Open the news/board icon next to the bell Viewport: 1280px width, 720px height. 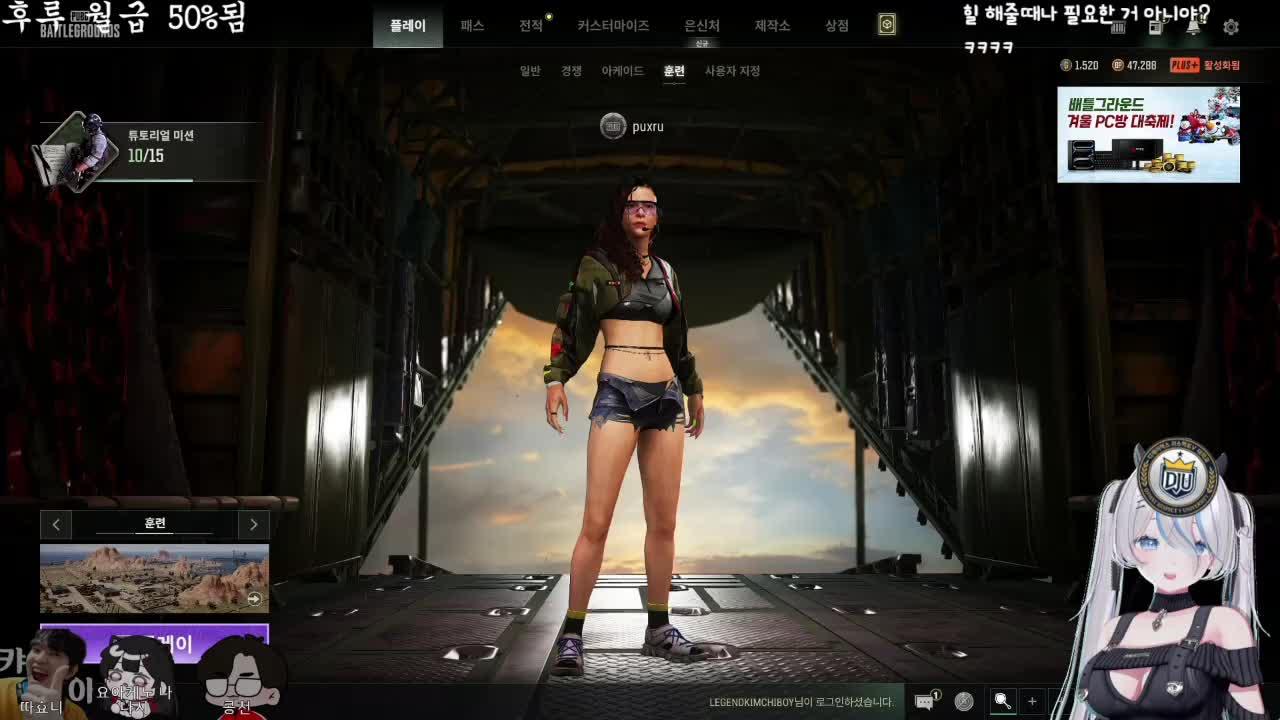(1155, 28)
